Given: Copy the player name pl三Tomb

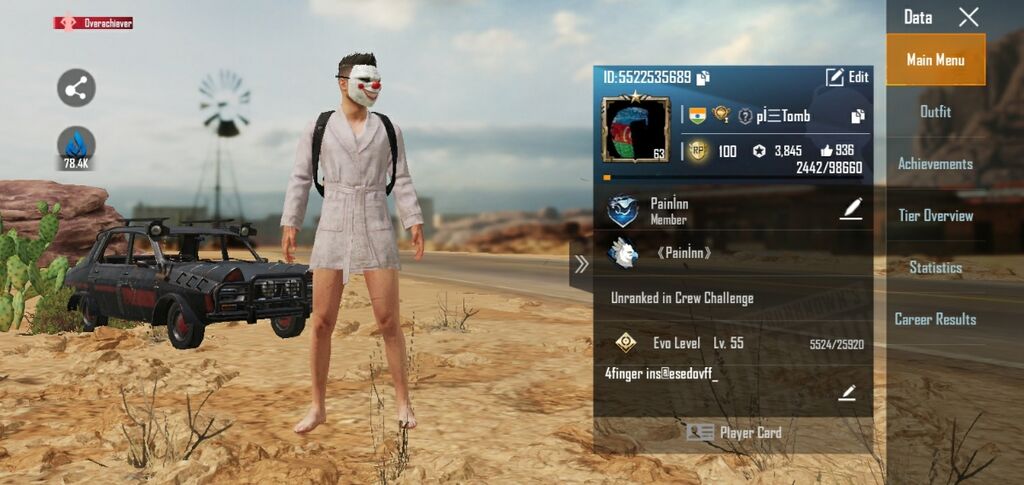Looking at the screenshot, I should click(x=857, y=116).
